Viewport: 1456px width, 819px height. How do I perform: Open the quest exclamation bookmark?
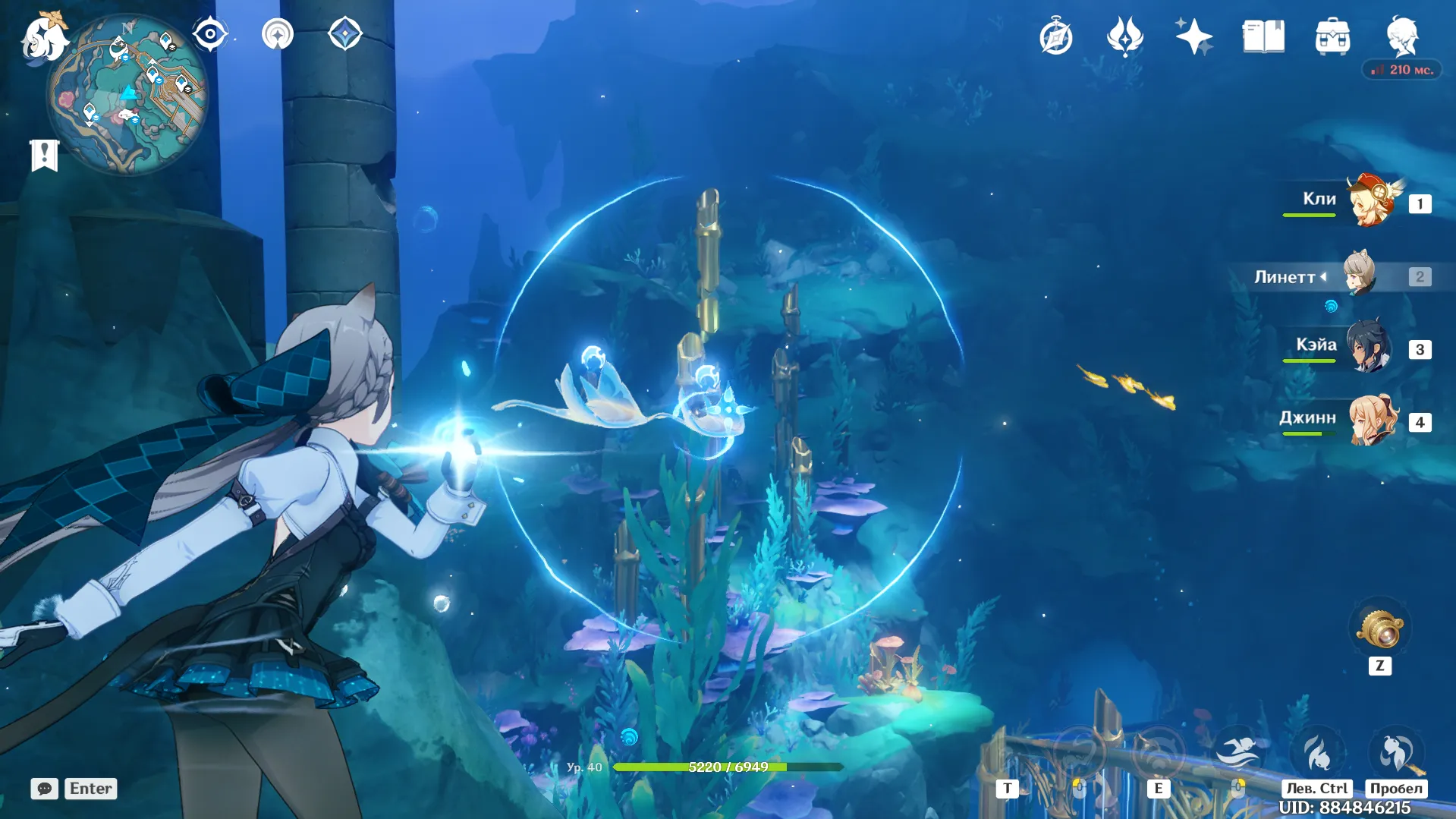[x=45, y=156]
